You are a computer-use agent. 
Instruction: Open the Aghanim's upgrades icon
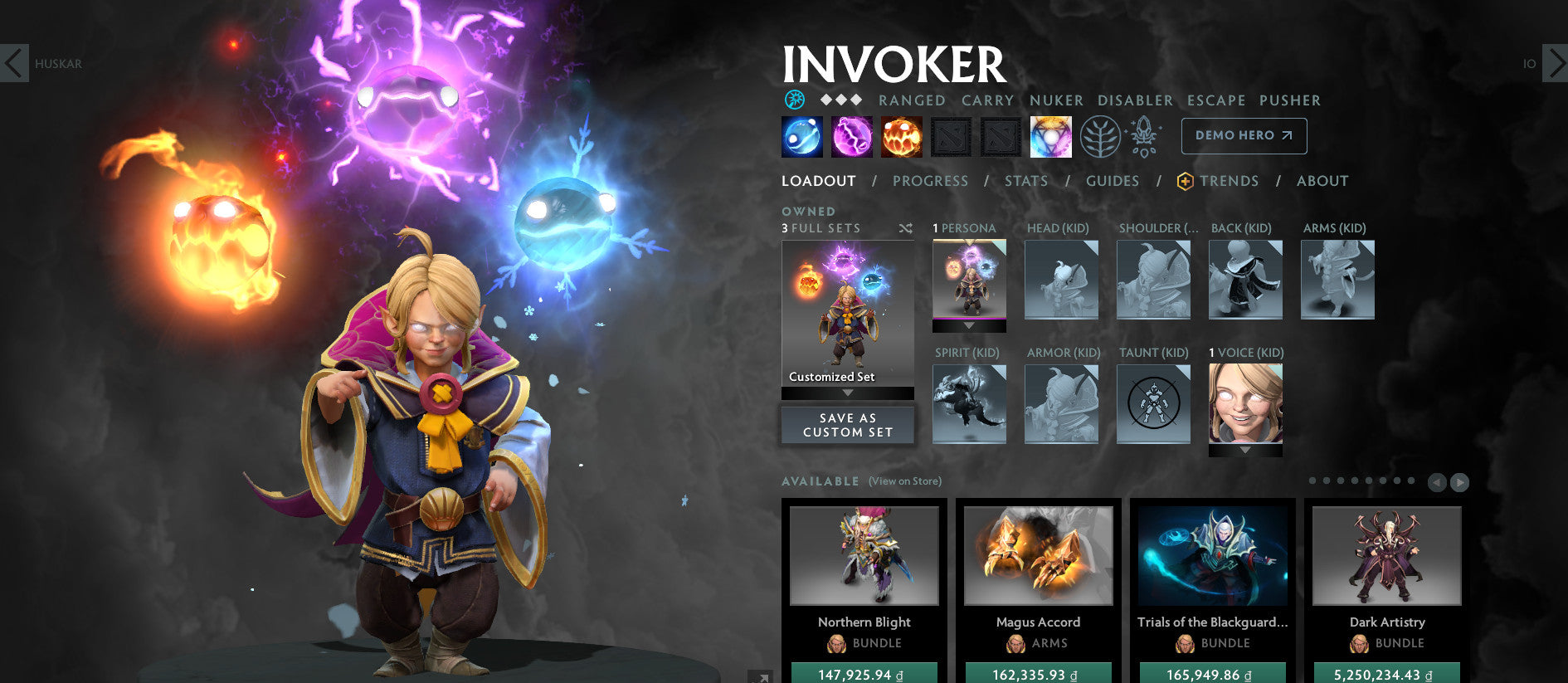click(1143, 136)
